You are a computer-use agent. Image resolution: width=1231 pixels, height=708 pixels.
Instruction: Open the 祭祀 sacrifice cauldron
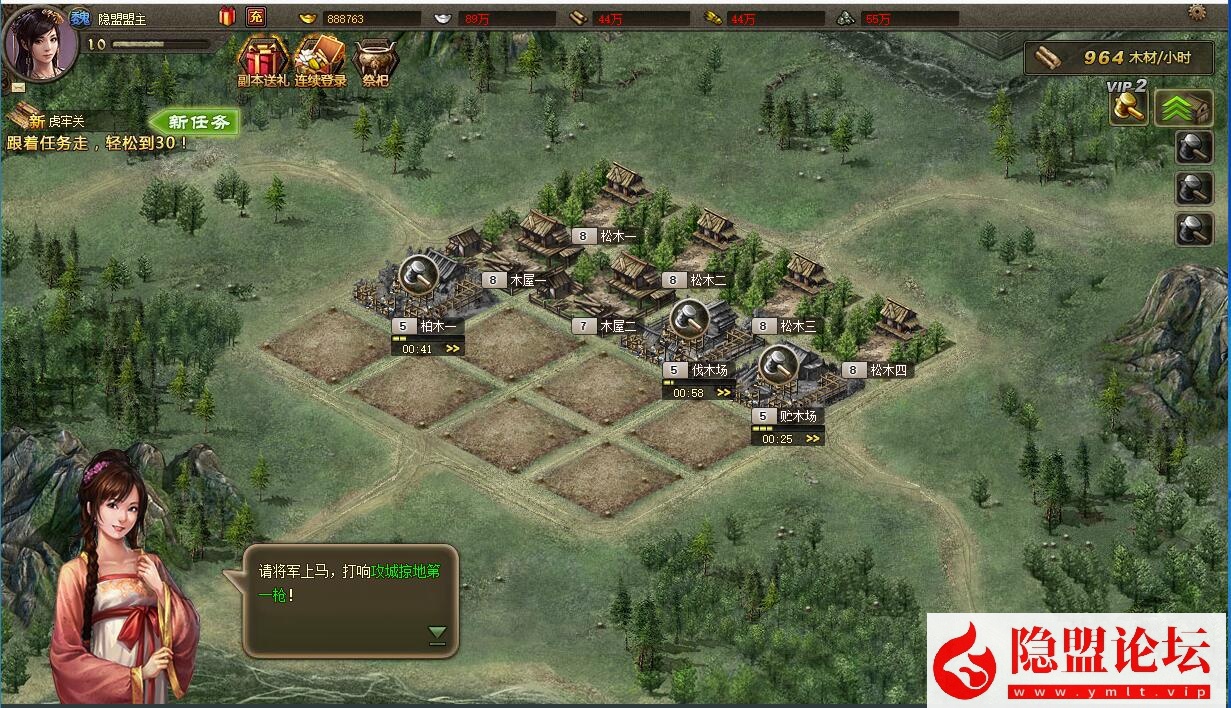coord(374,62)
